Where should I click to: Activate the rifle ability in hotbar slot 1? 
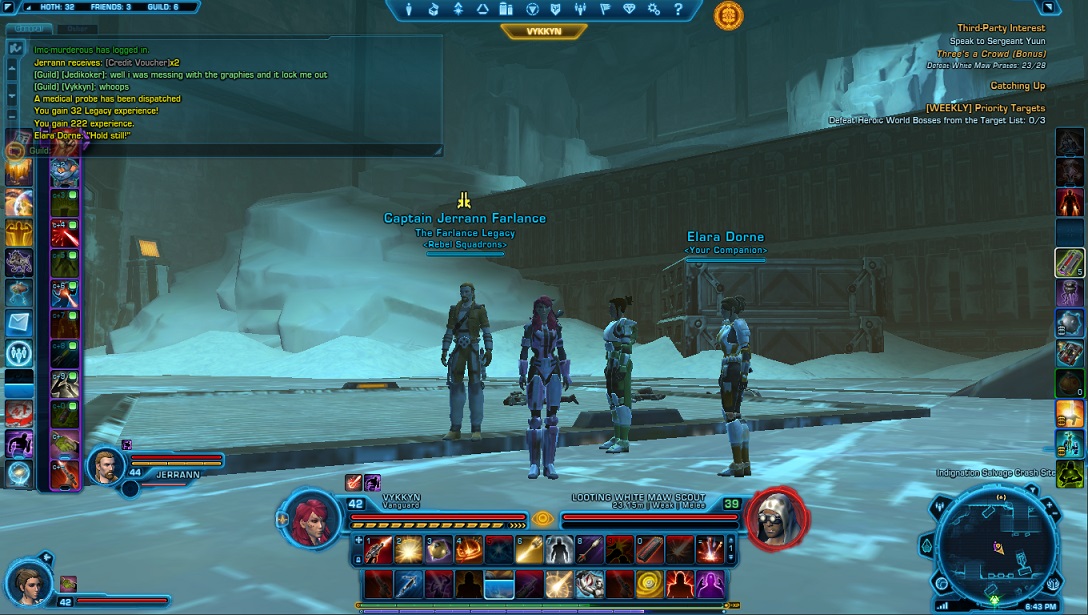click(377, 549)
